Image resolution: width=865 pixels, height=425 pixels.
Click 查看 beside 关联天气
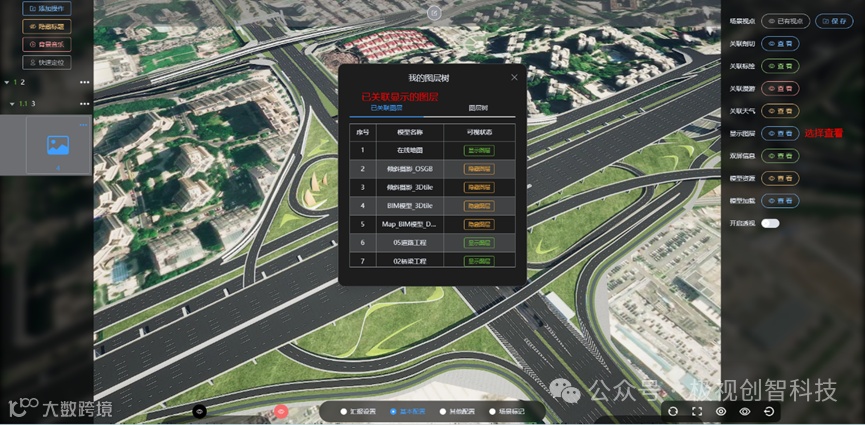click(x=780, y=111)
